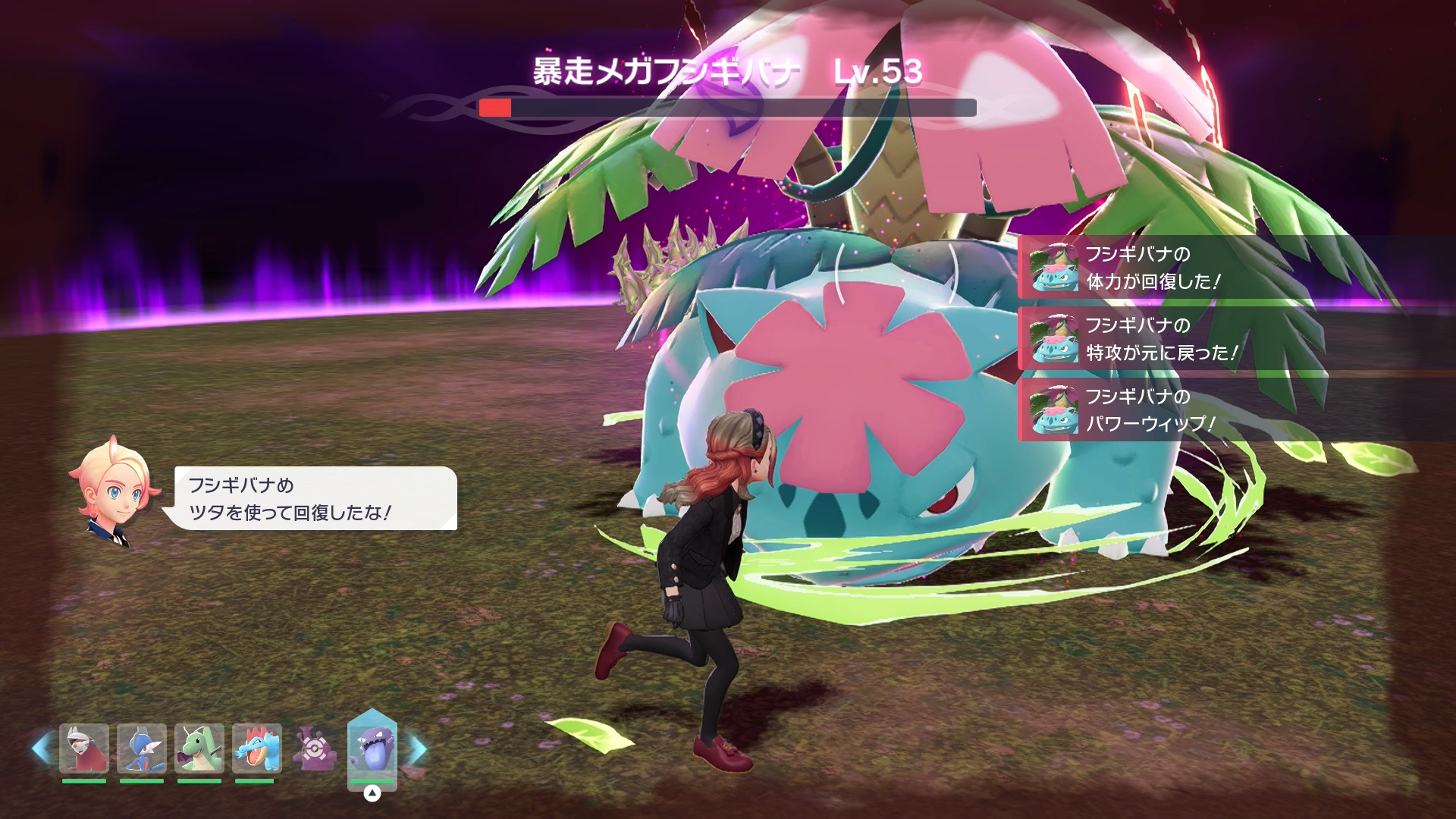Switch to the blue Gallade party slot
This screenshot has width=1456, height=819.
pyautogui.click(x=142, y=748)
